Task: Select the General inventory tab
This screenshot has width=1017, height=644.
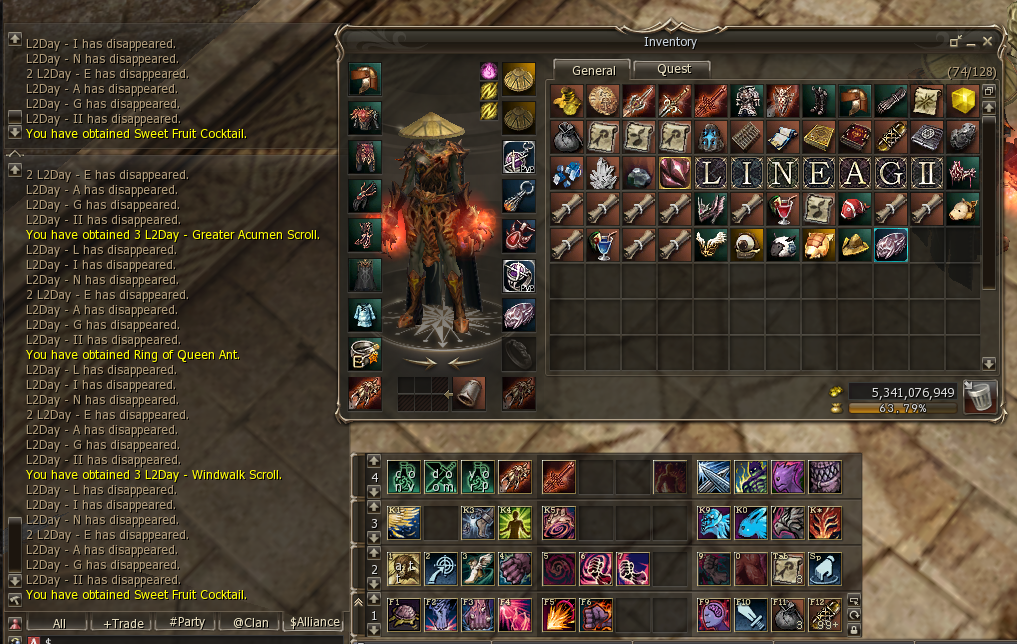Action: tap(593, 70)
